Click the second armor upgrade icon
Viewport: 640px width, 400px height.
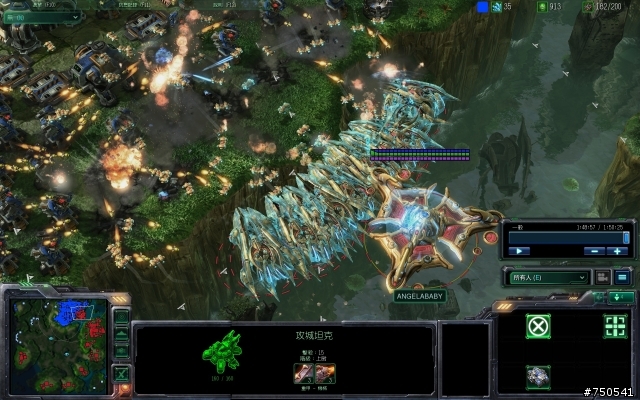325,373
